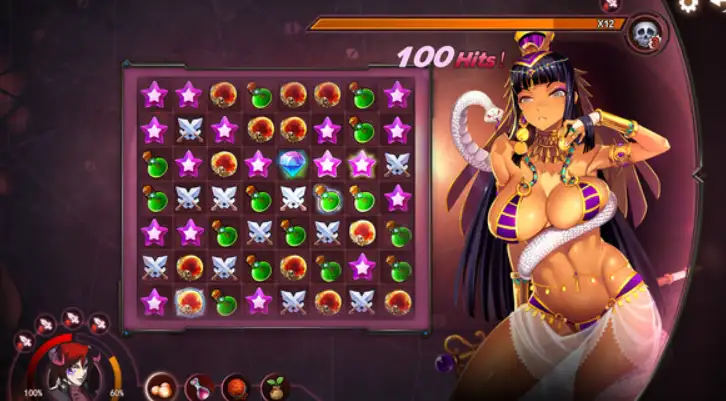Select the blue diamond gem tile
Viewport: 726px width, 401px height.
pyautogui.click(x=293, y=163)
